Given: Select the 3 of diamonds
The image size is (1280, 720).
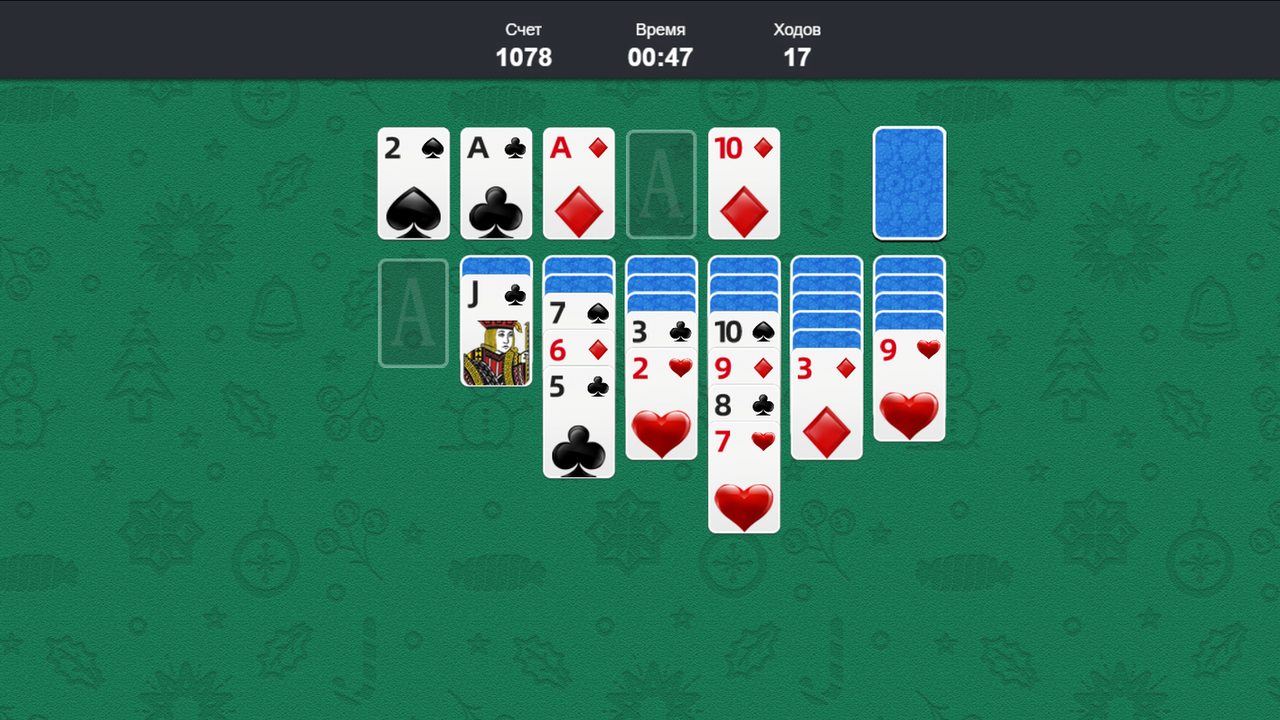Looking at the screenshot, I should tap(826, 400).
